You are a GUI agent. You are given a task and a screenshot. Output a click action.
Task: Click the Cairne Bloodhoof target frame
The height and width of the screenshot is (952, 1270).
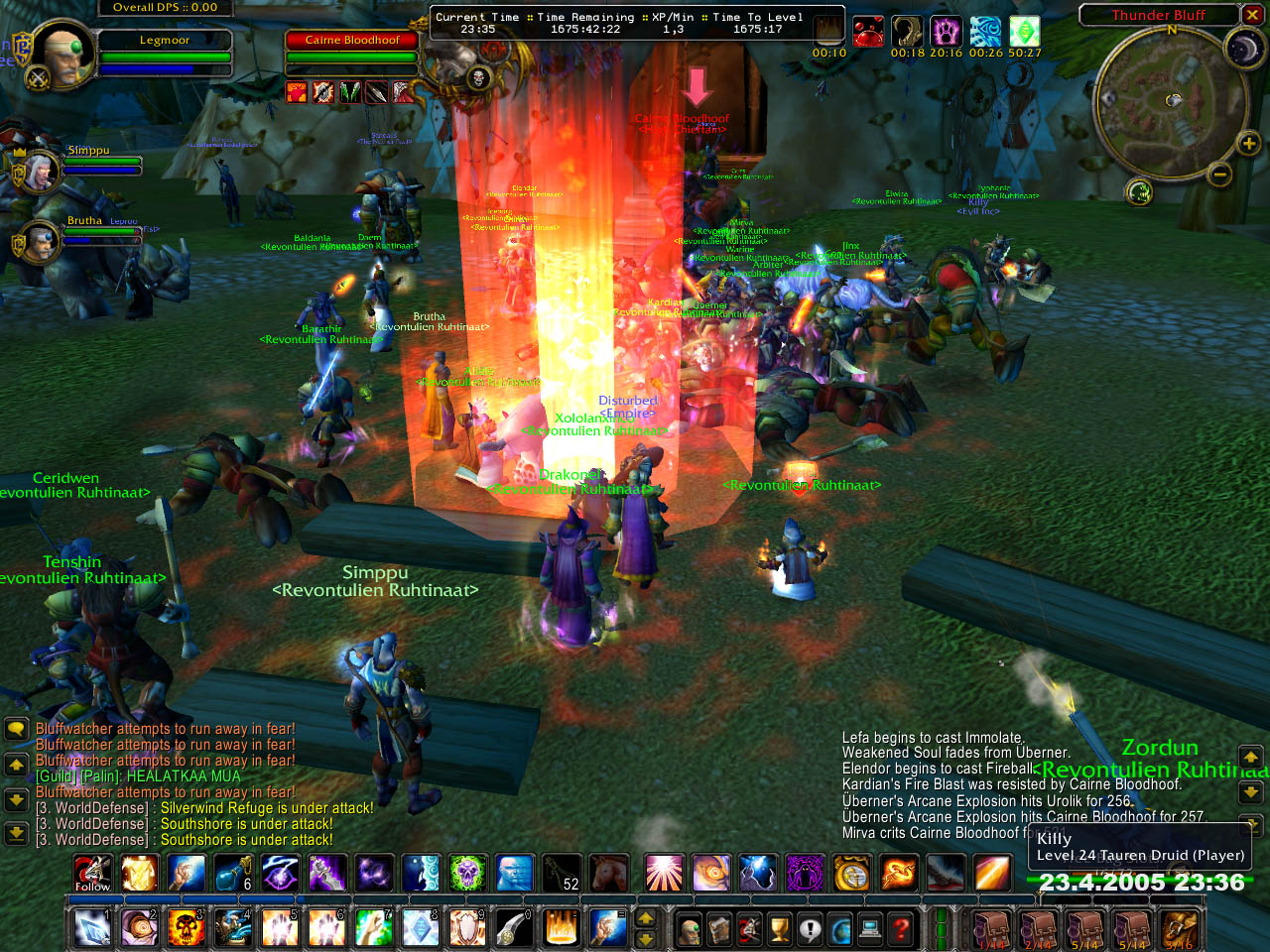[352, 52]
